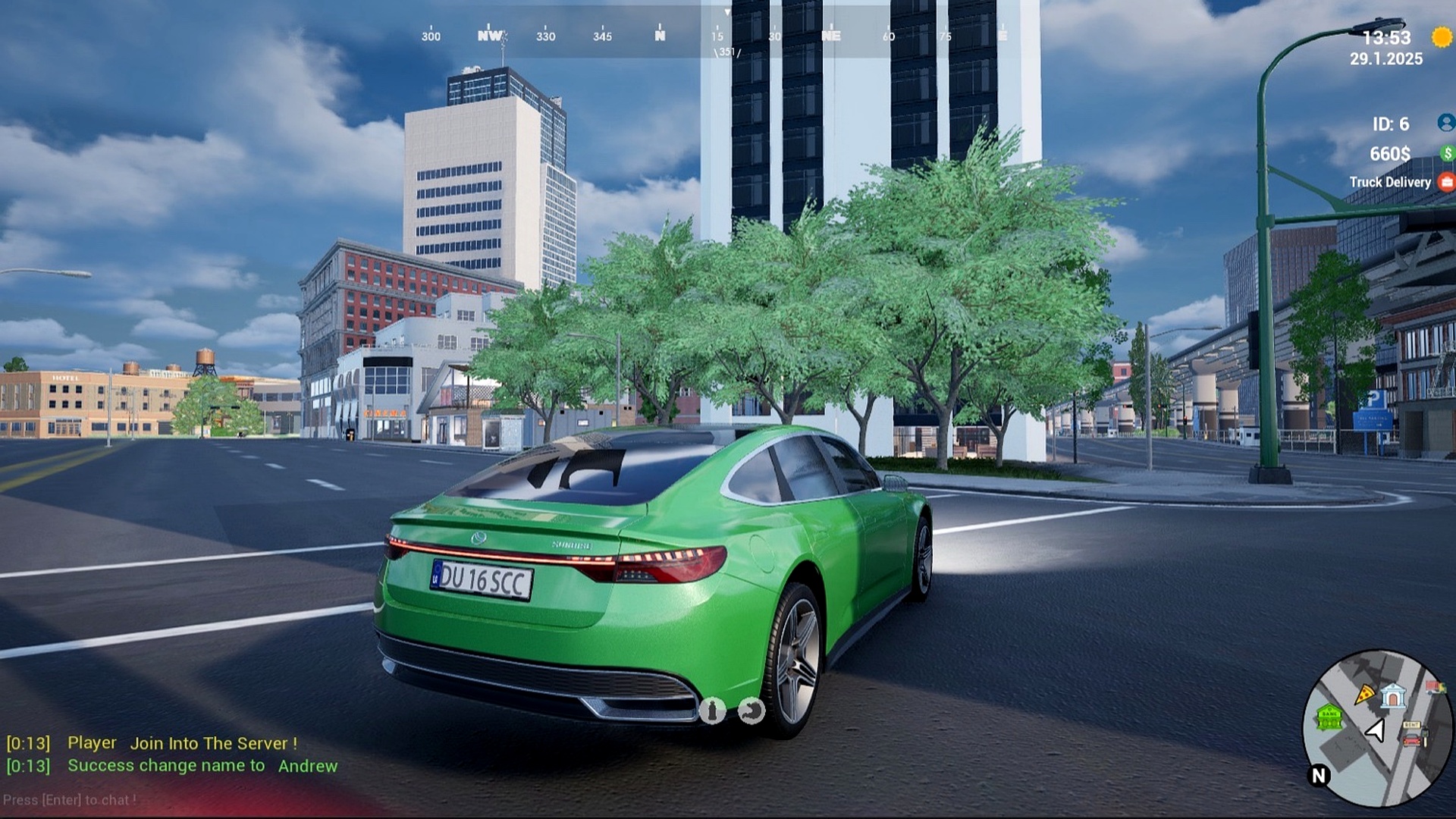
Task: Click the white player arrow on the minimap
Action: 1375,730
